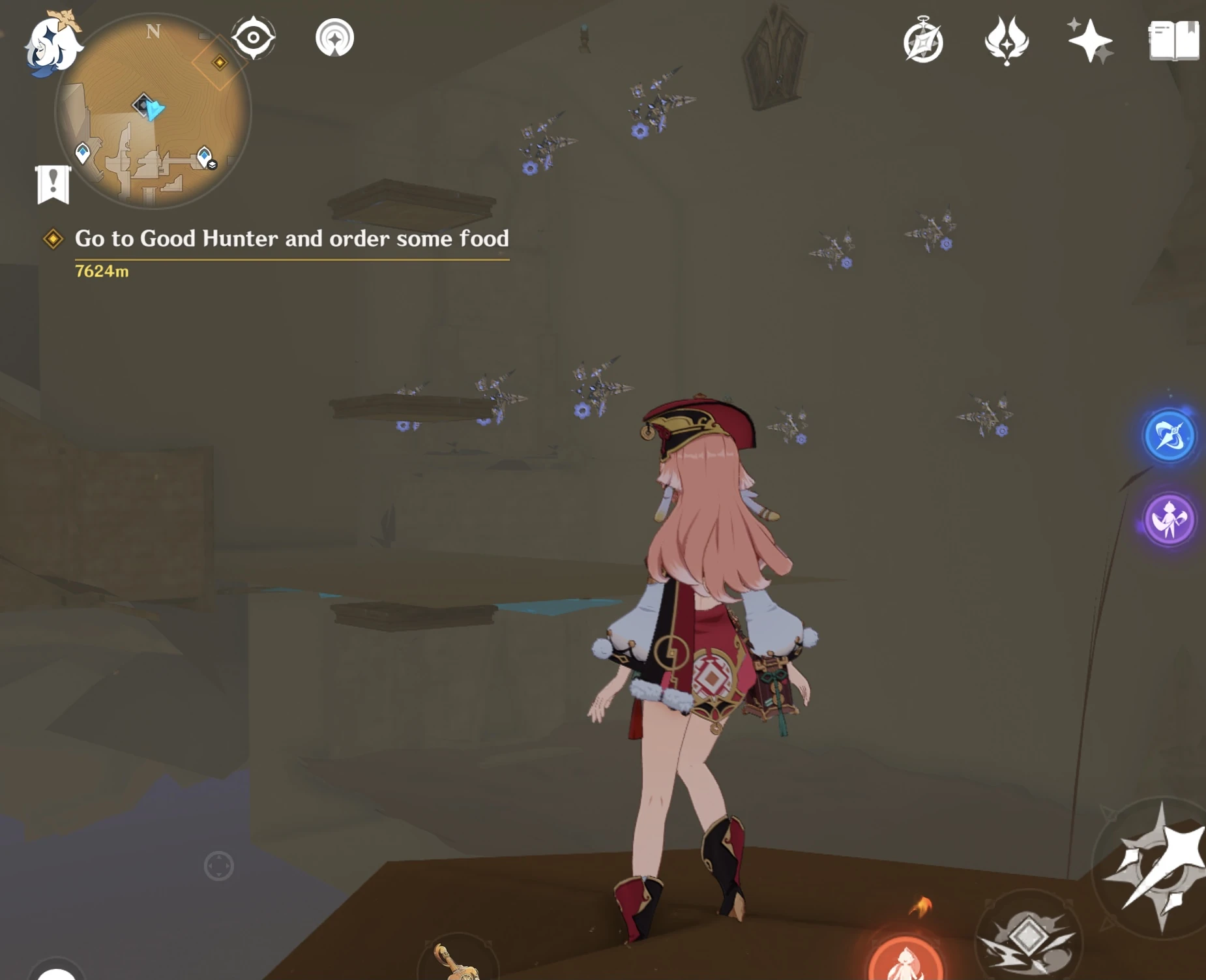Select quest 'Go to Good Hunter and order some food'
Viewport: 1206px width, 980px height.
coord(292,239)
